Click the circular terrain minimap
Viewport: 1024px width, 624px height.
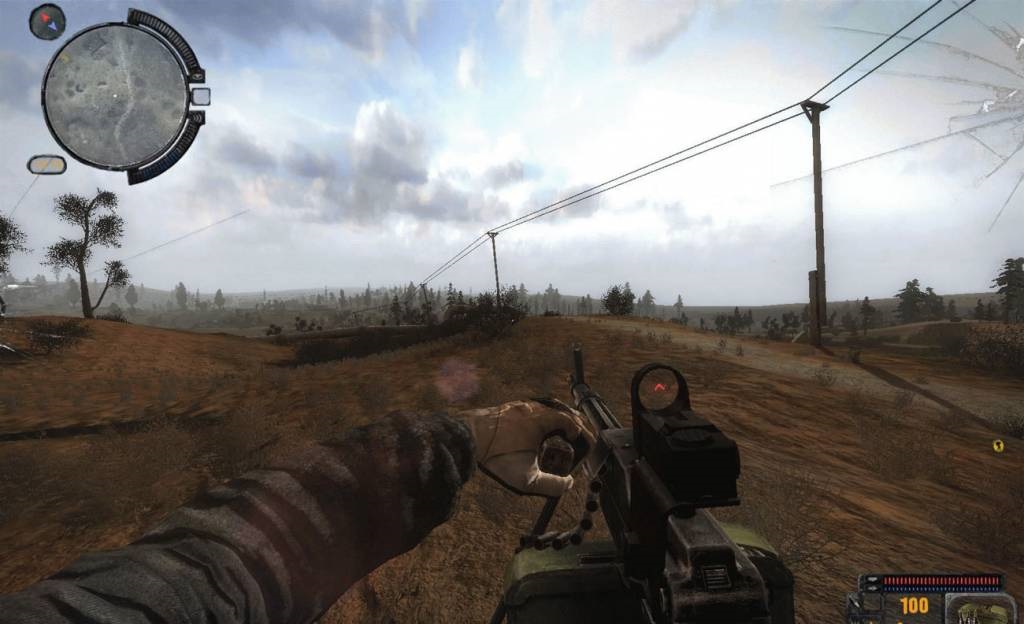click(x=114, y=96)
